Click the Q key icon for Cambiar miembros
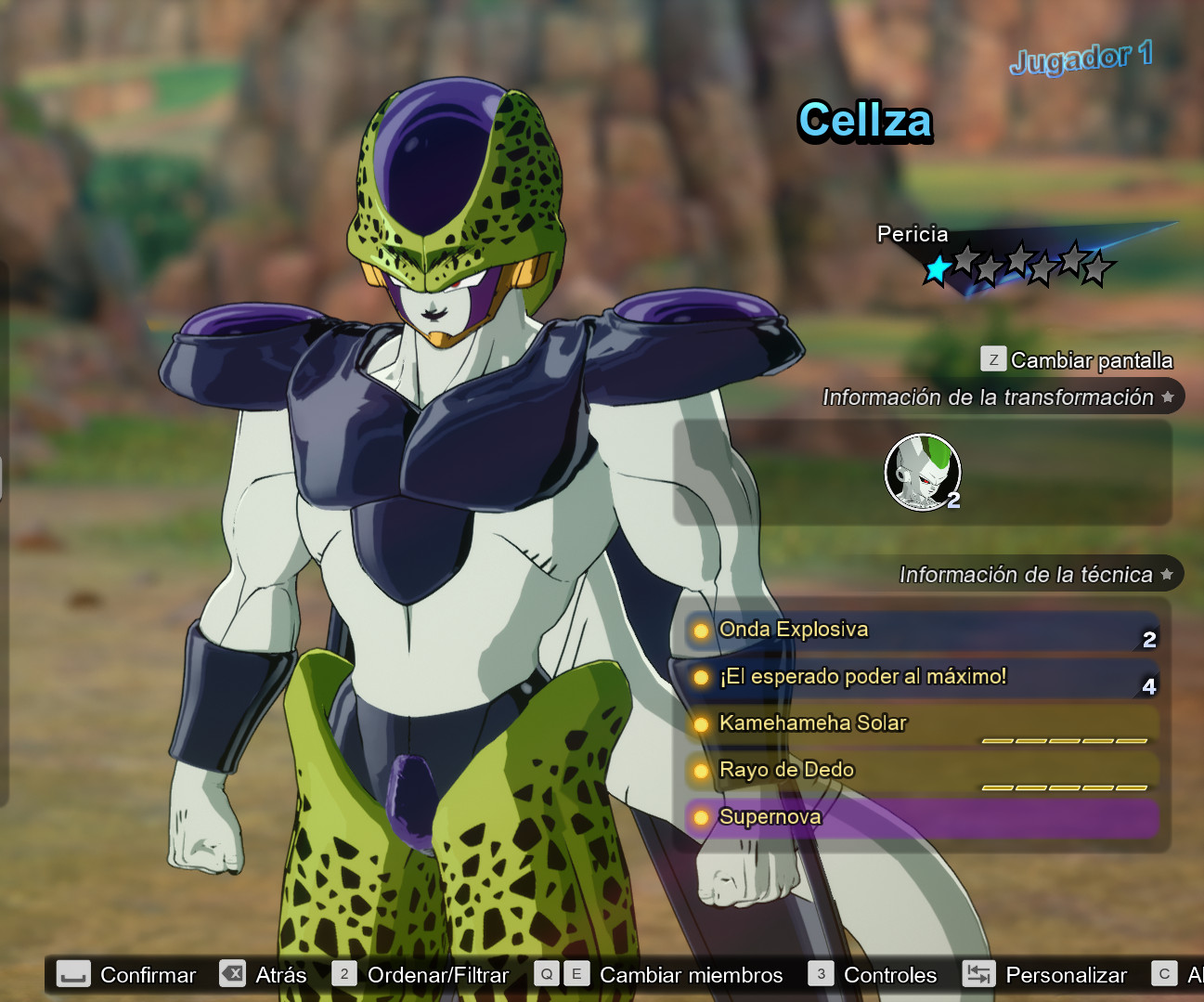 point(546,974)
